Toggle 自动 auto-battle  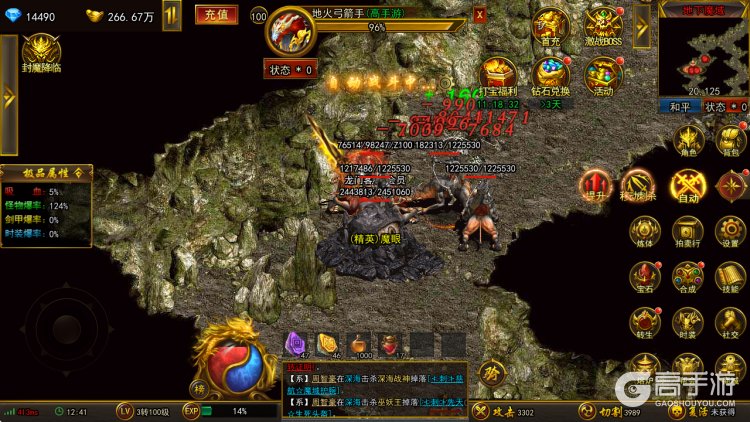point(688,186)
